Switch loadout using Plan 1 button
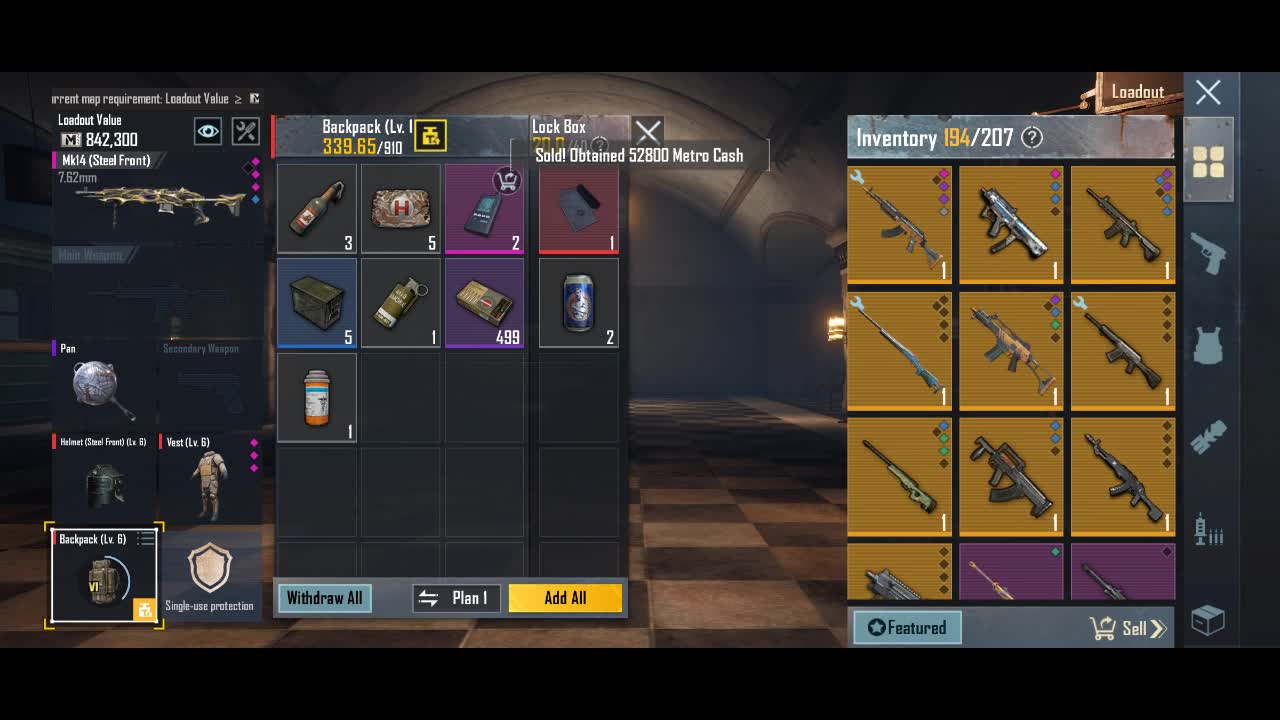This screenshot has width=1280, height=720. tap(457, 598)
